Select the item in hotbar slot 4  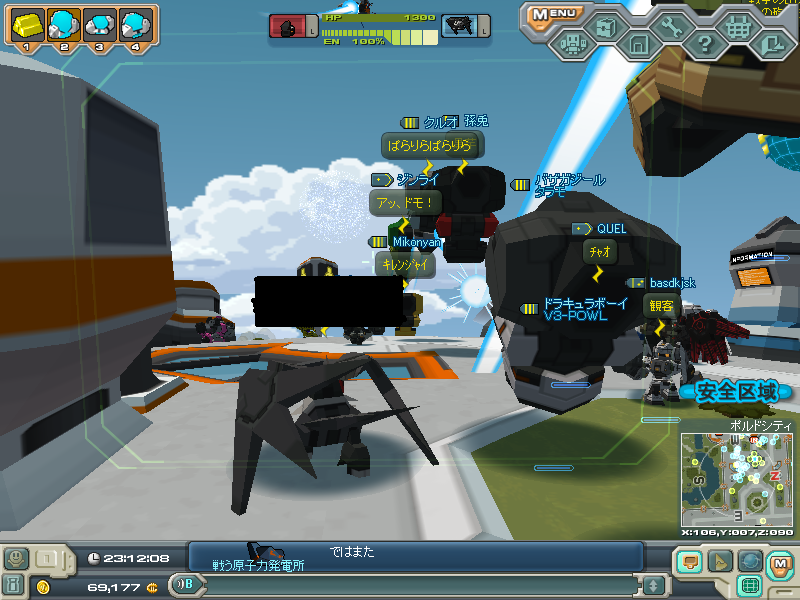[134, 23]
